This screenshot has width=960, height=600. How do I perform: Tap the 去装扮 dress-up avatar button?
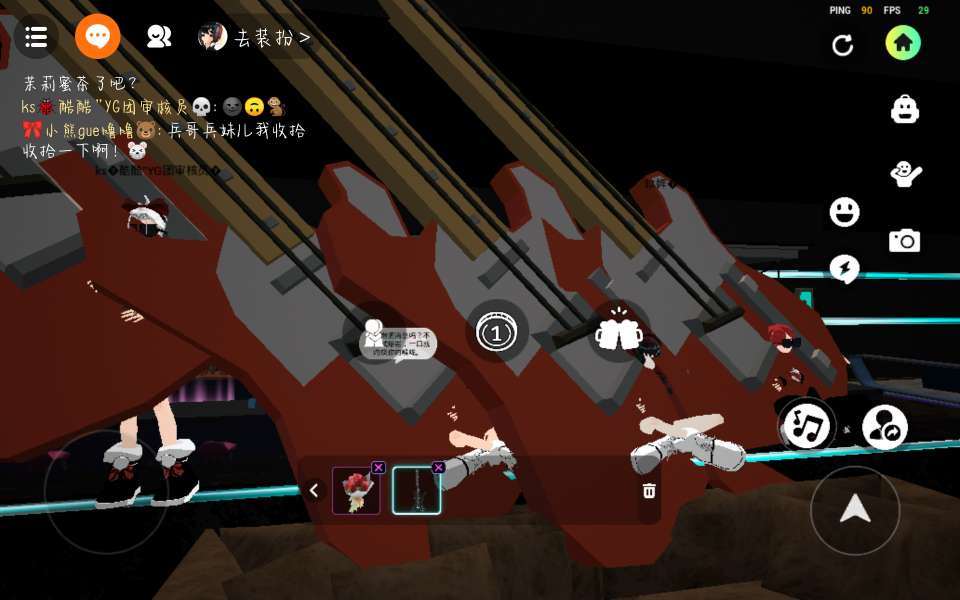point(255,38)
